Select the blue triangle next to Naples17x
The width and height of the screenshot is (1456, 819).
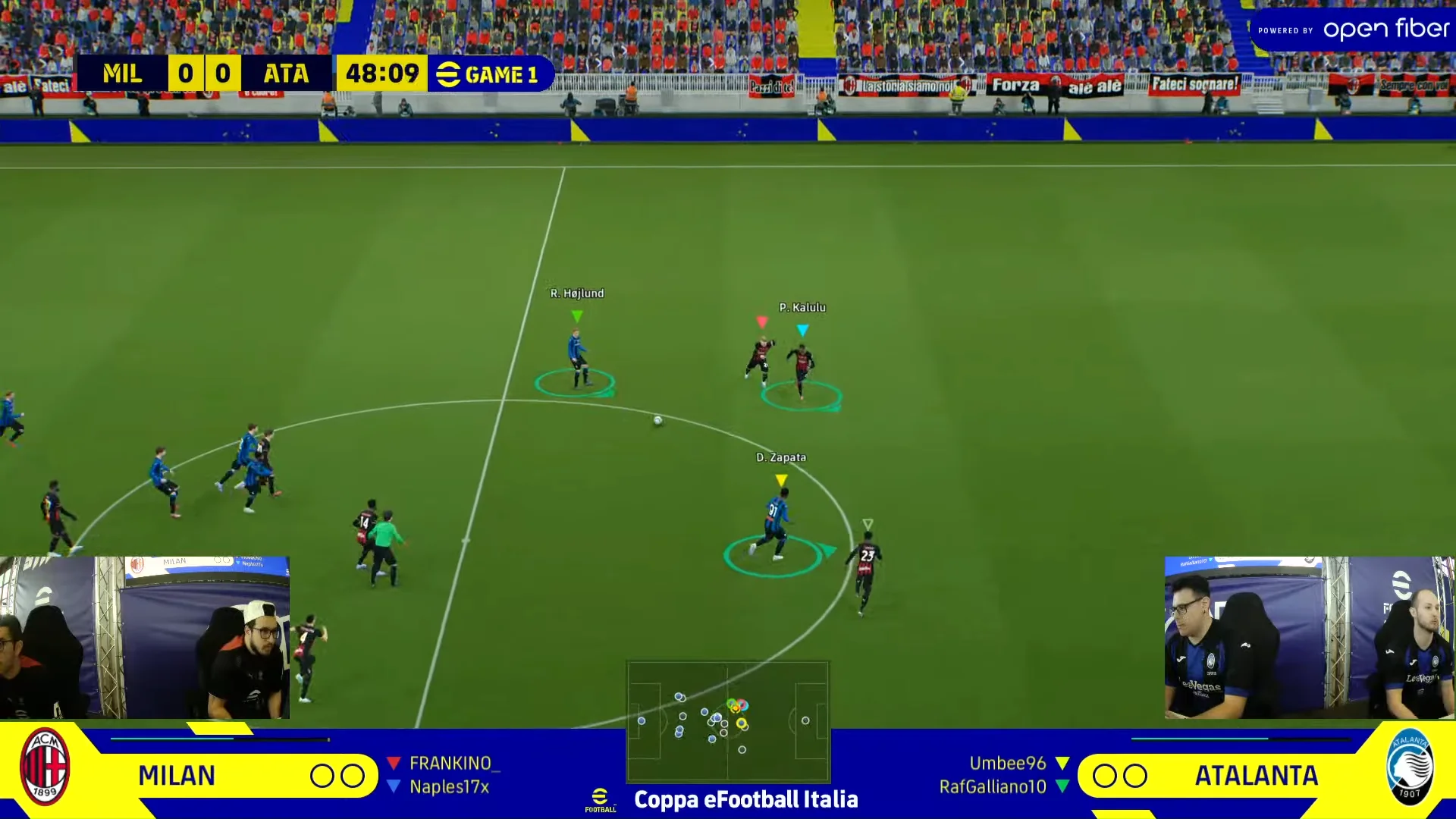[394, 787]
